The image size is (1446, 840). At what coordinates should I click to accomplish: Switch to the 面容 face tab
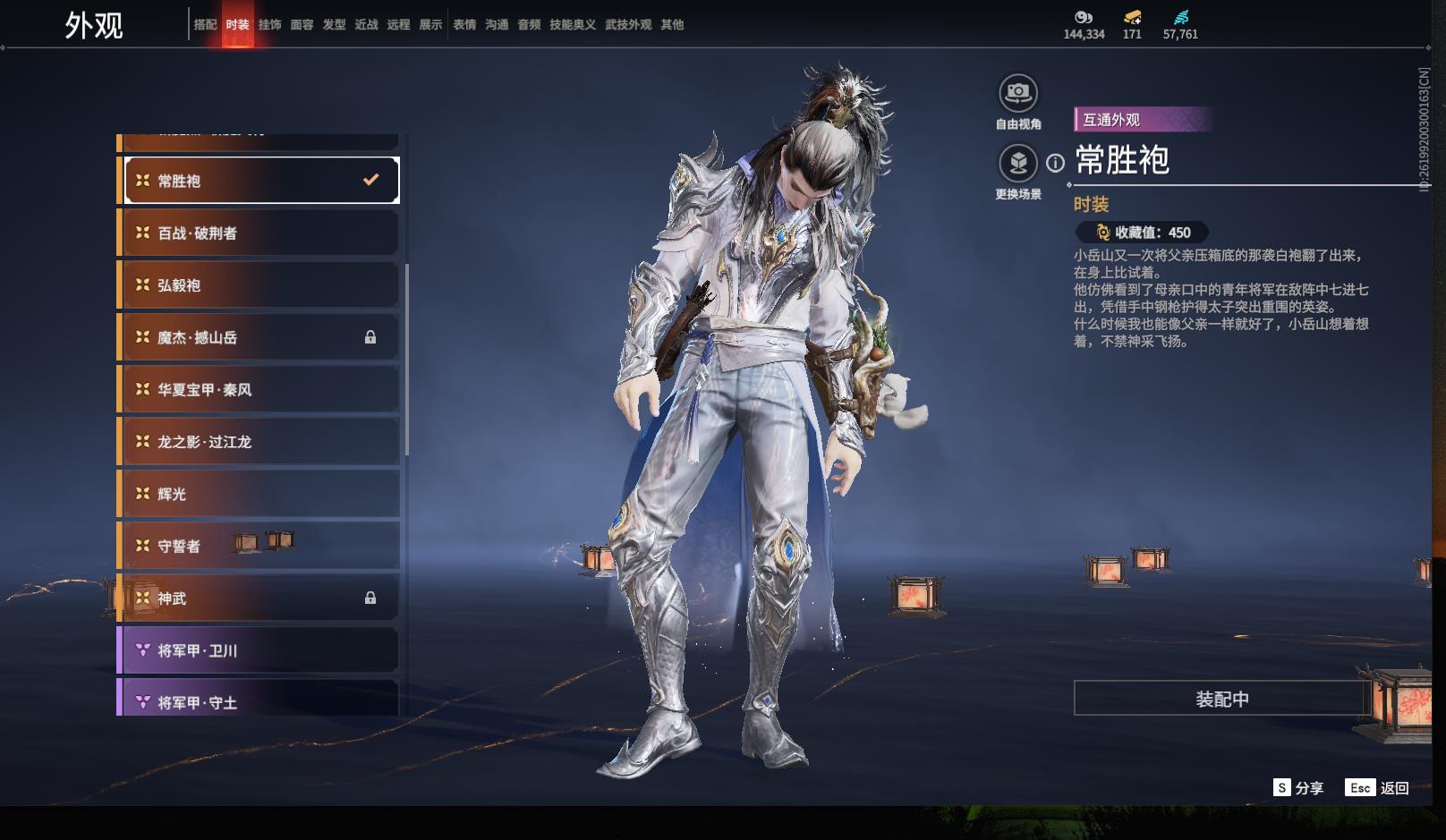point(302,25)
